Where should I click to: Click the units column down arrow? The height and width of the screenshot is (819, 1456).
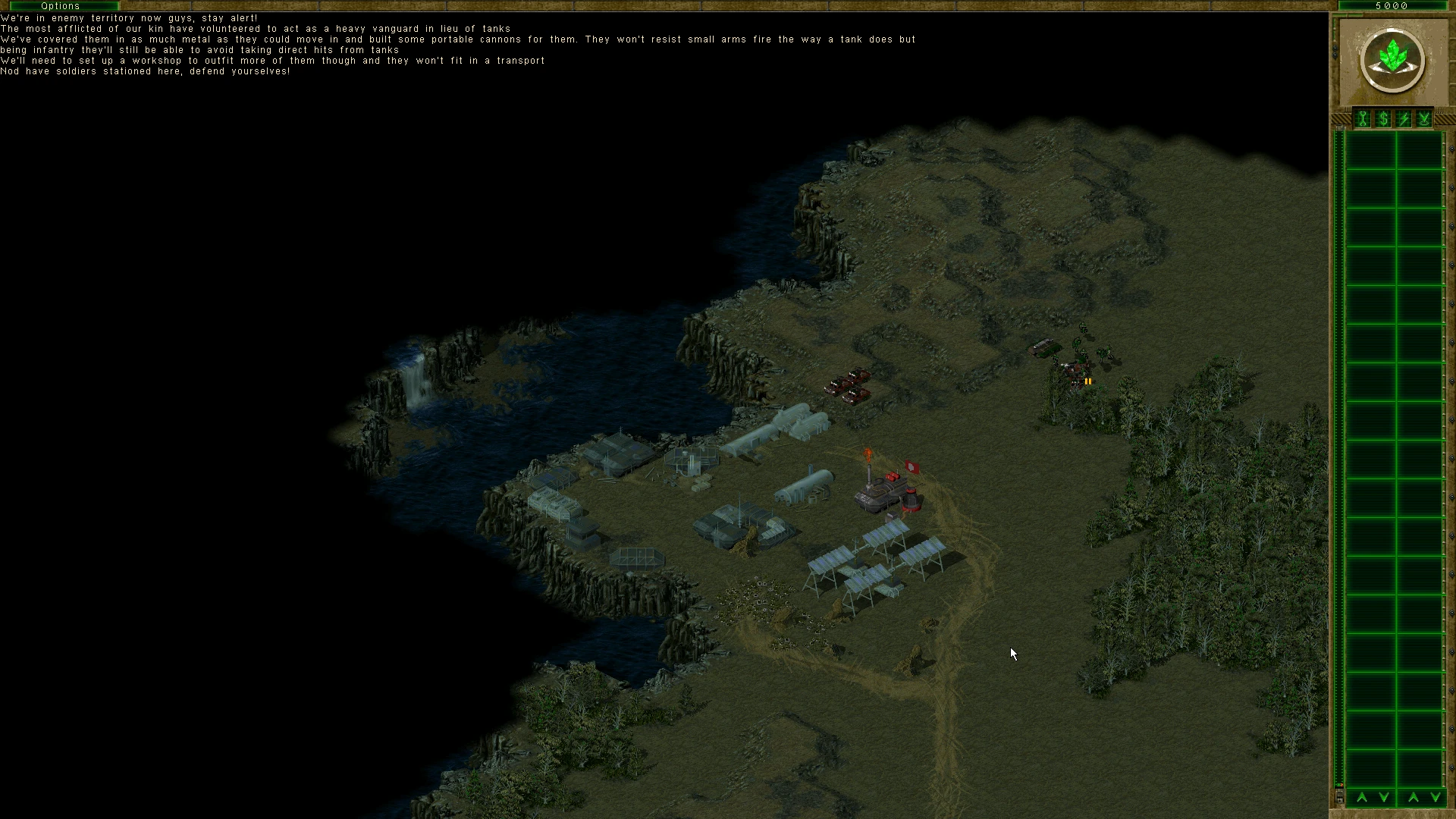(x=1435, y=797)
